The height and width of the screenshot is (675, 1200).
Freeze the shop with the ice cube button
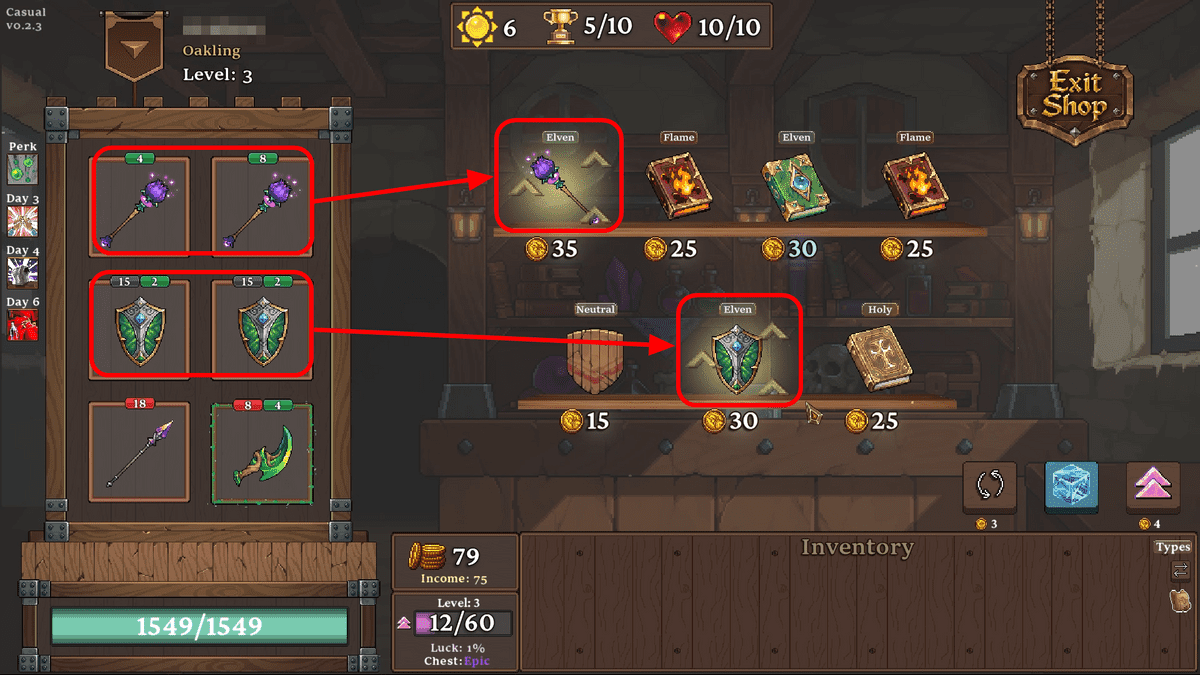pos(1071,487)
